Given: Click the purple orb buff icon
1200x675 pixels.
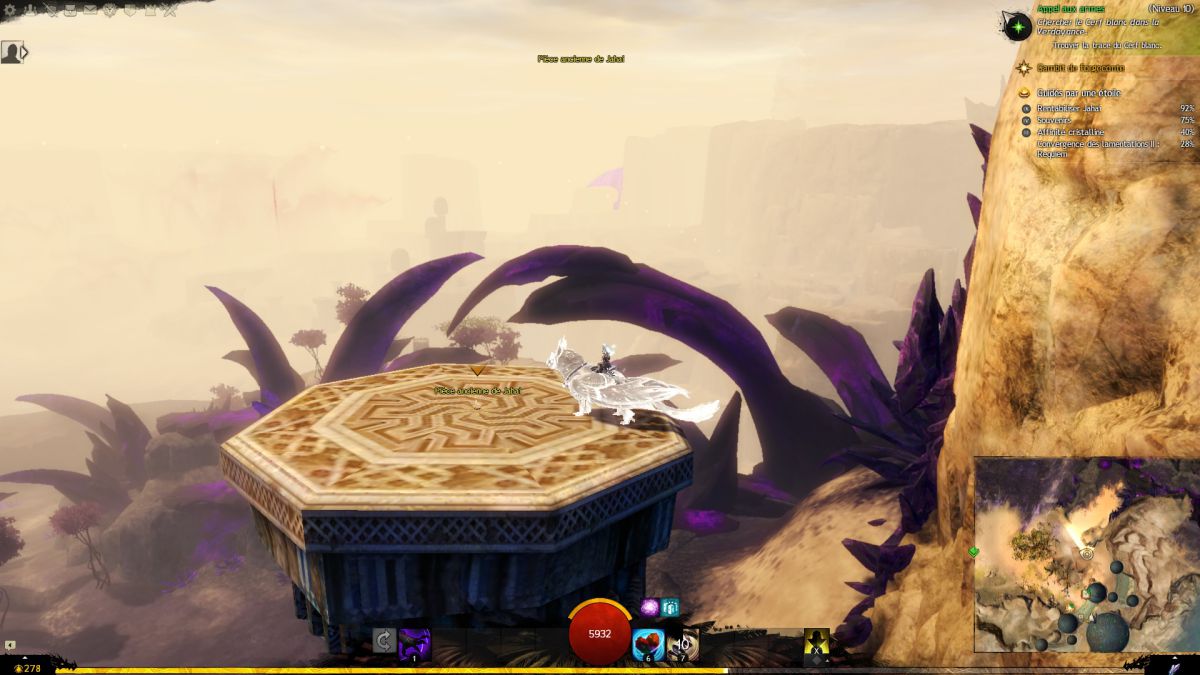Looking at the screenshot, I should pos(650,607).
